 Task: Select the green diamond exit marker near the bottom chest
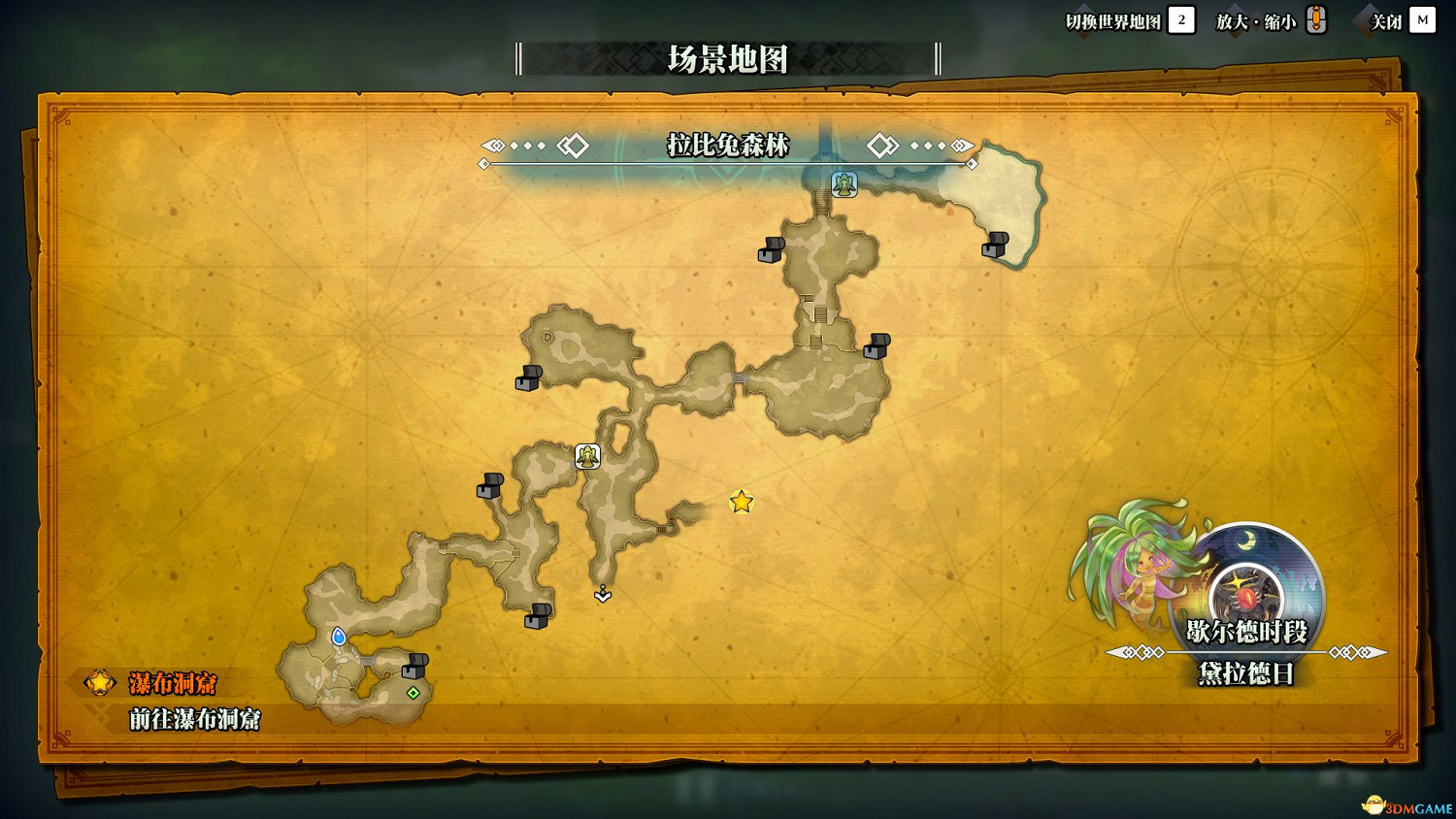(x=412, y=693)
